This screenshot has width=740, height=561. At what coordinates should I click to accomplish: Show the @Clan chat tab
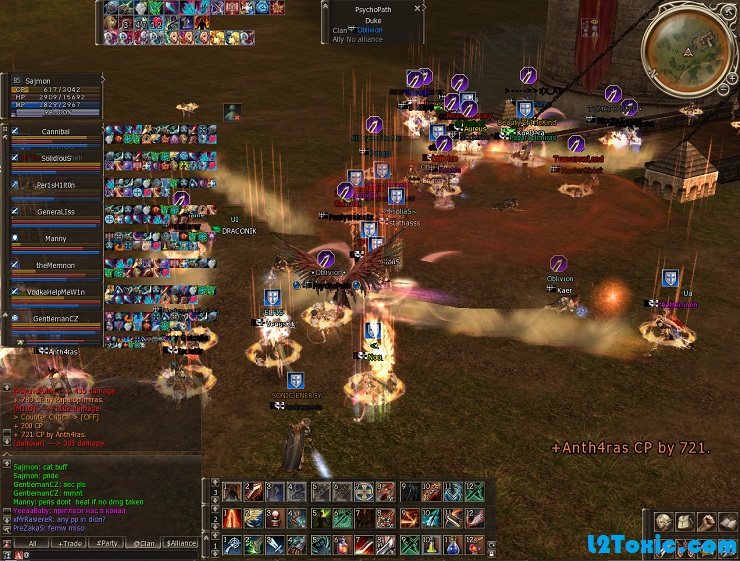[x=144, y=543]
